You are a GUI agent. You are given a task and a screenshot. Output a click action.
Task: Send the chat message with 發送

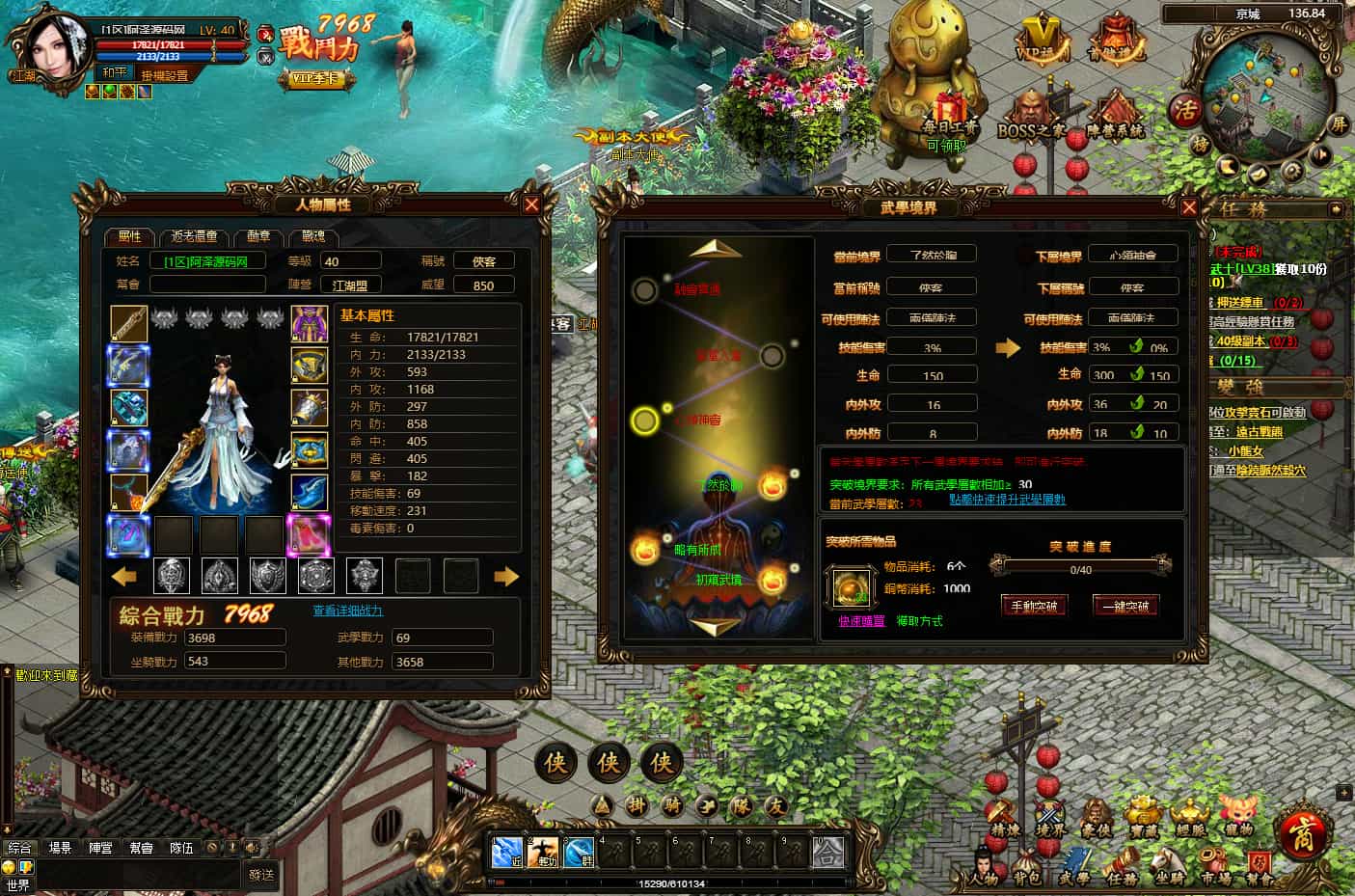[x=261, y=875]
